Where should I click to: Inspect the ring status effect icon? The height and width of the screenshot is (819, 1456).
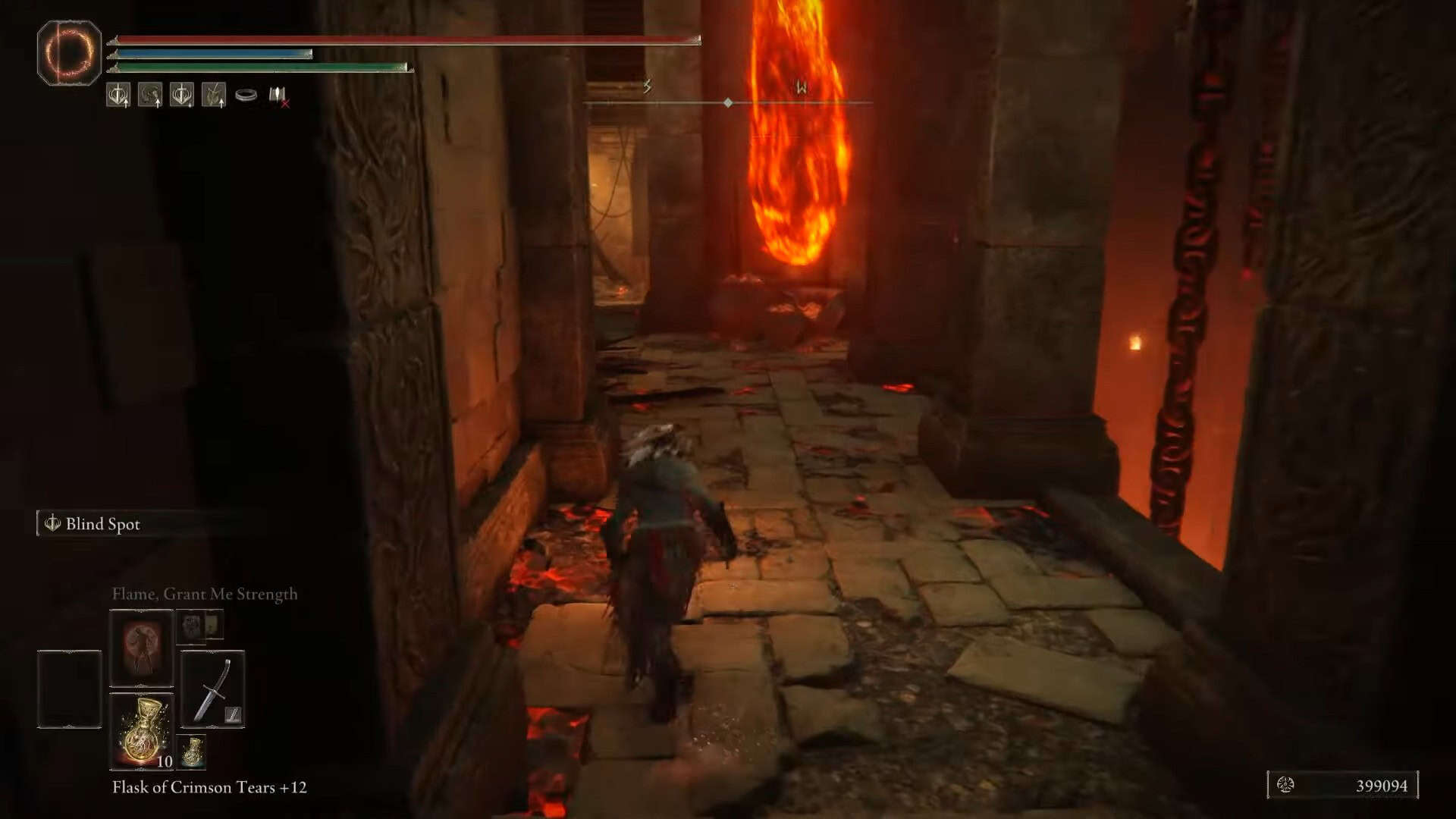click(246, 95)
